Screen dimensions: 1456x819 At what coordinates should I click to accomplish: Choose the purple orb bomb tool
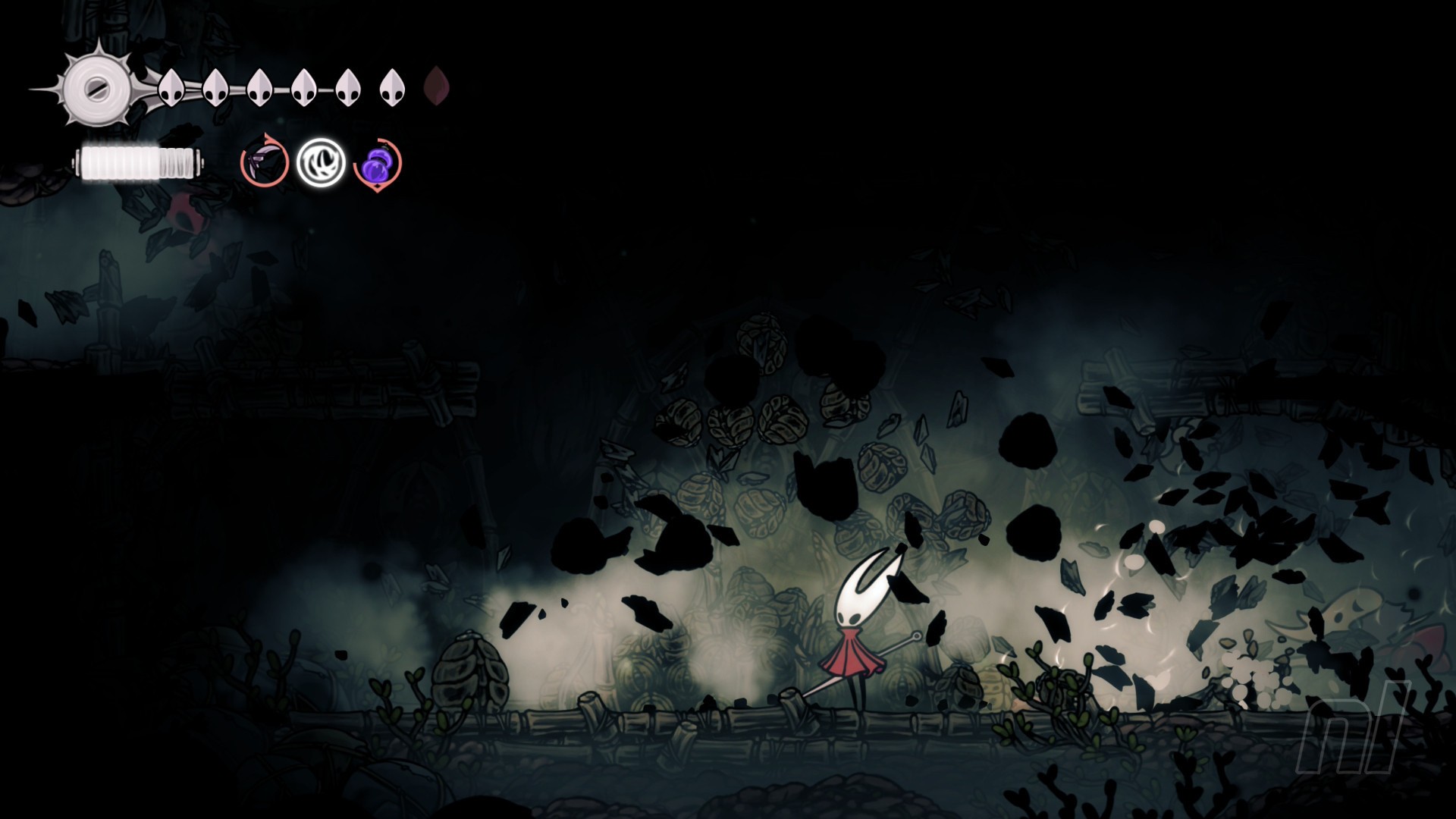378,163
